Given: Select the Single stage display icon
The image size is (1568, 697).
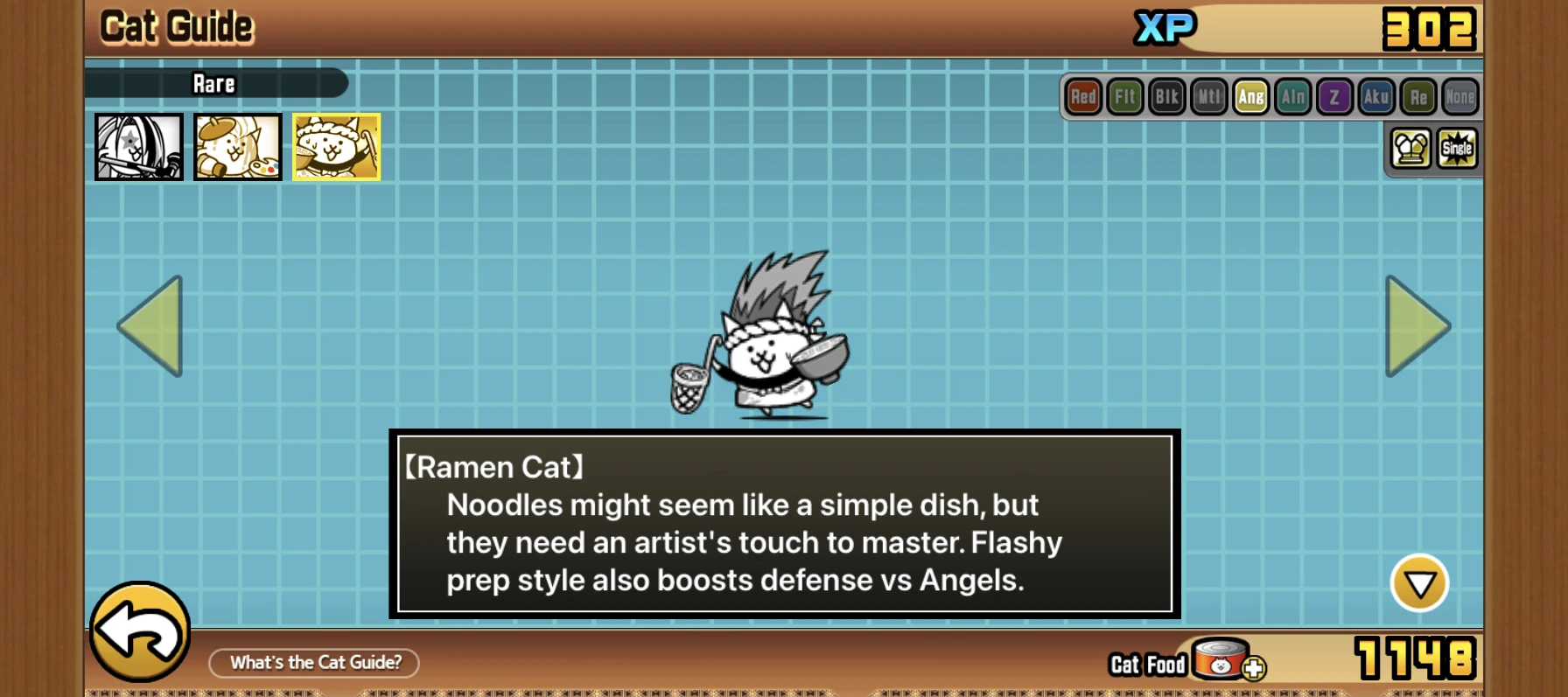Looking at the screenshot, I should pos(1458,149).
